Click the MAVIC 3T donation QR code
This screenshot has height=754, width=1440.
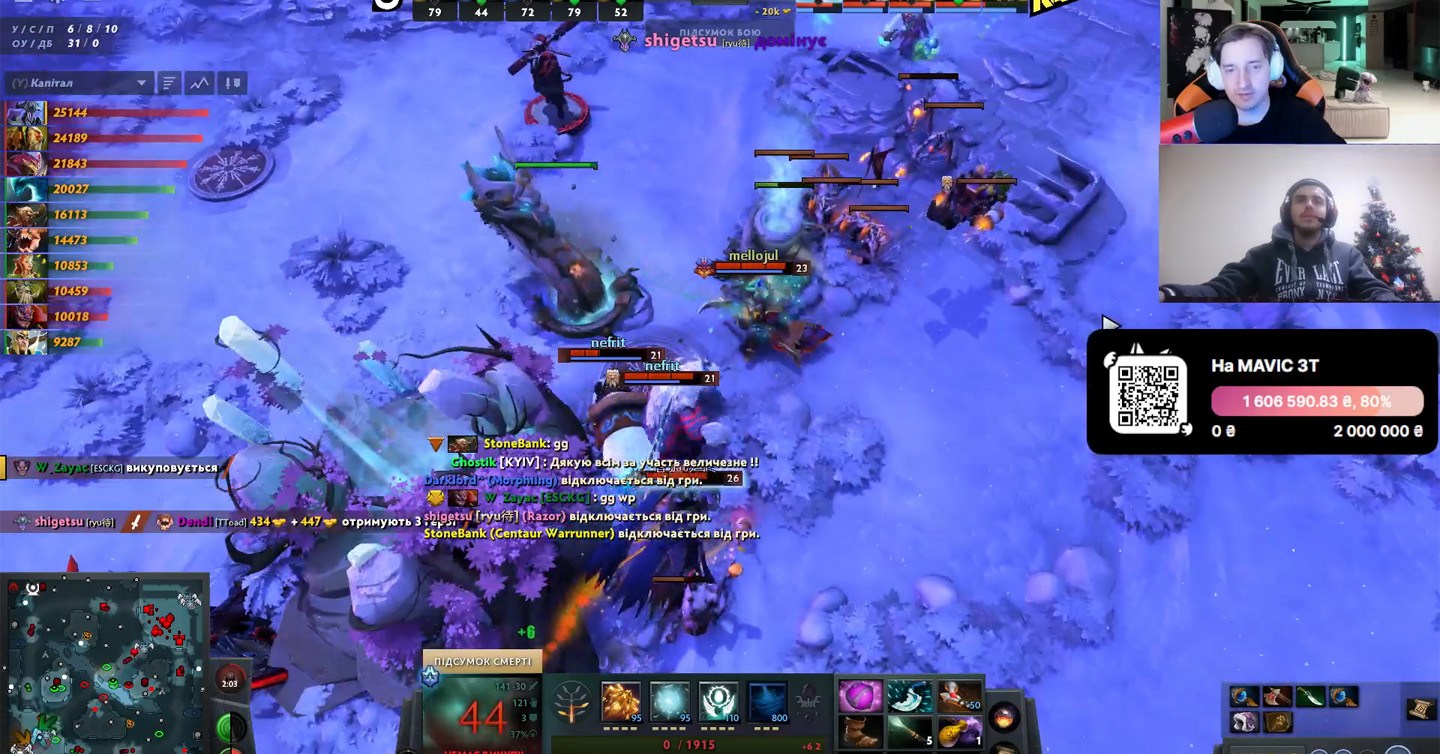click(x=1148, y=394)
